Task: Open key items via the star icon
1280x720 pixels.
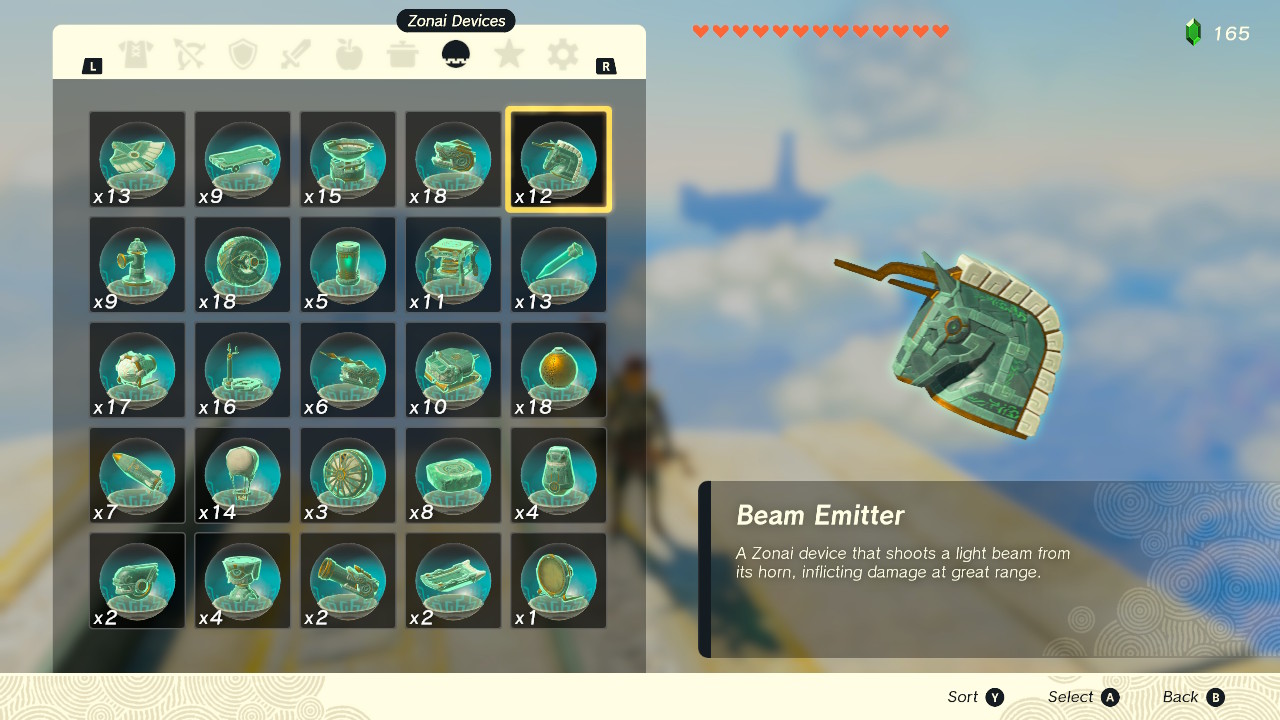Action: tap(508, 55)
